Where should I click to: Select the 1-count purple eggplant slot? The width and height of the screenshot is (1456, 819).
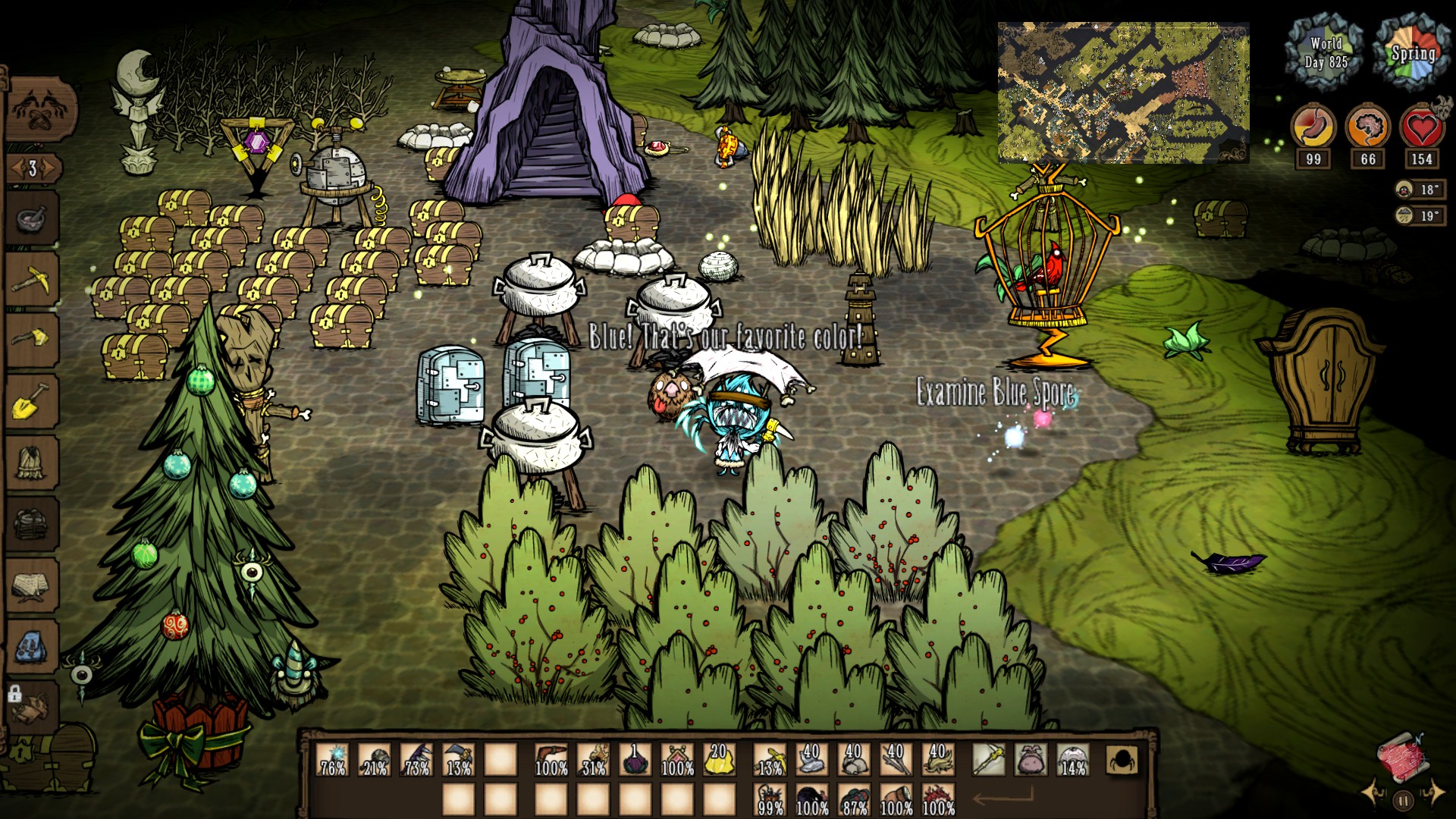click(635, 759)
